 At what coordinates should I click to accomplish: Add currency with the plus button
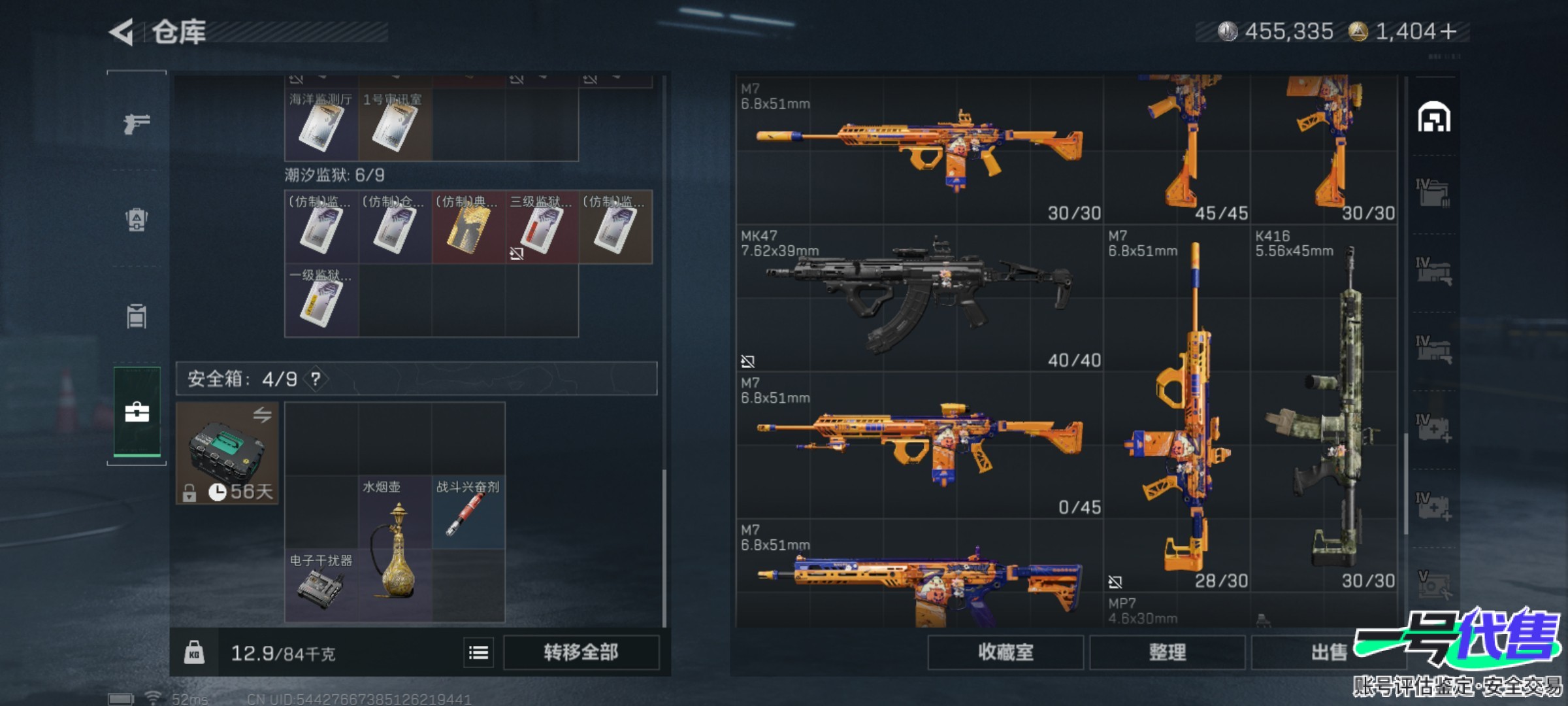[x=1448, y=31]
